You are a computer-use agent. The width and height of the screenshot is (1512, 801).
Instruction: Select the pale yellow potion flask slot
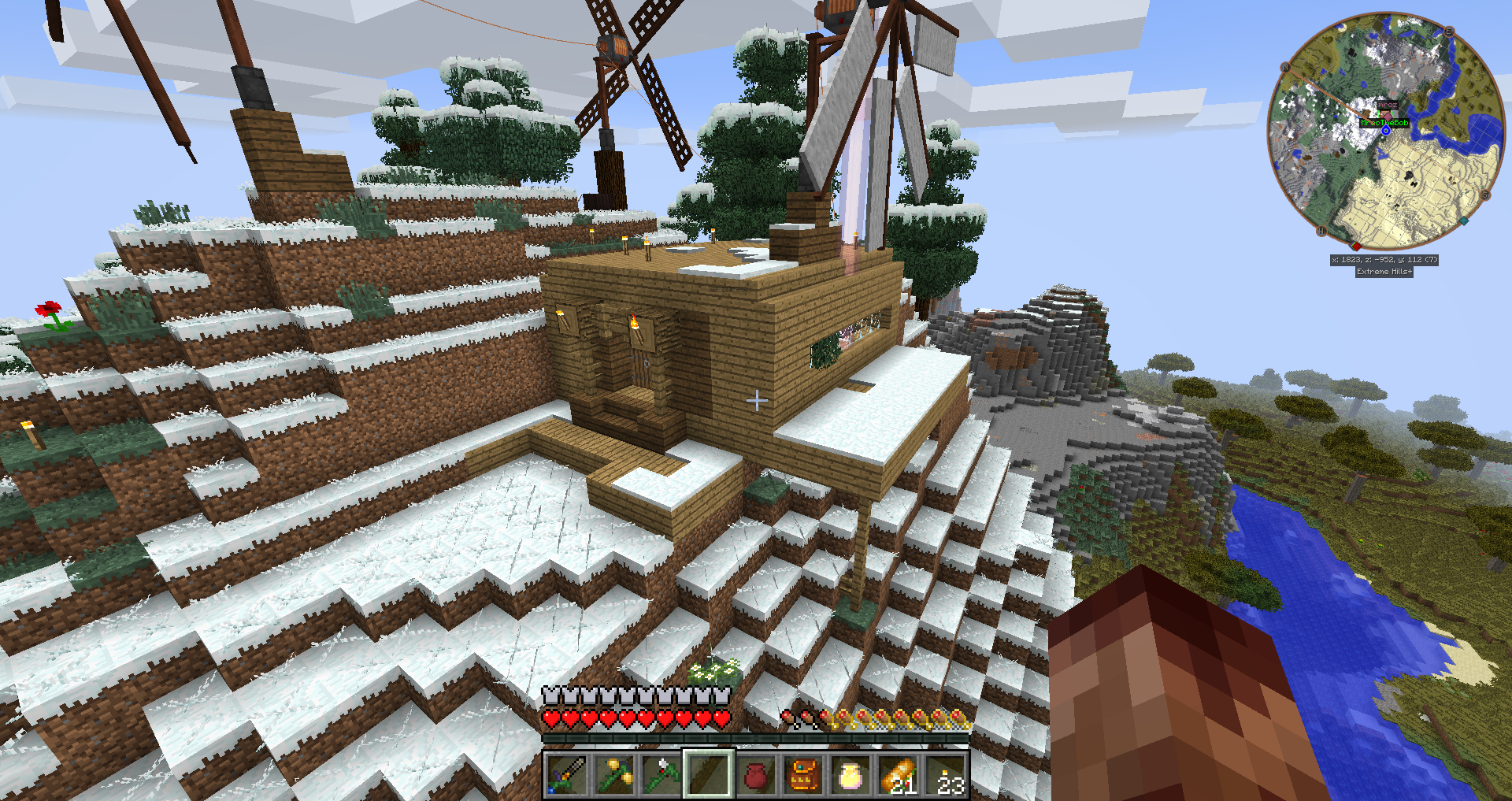click(850, 775)
